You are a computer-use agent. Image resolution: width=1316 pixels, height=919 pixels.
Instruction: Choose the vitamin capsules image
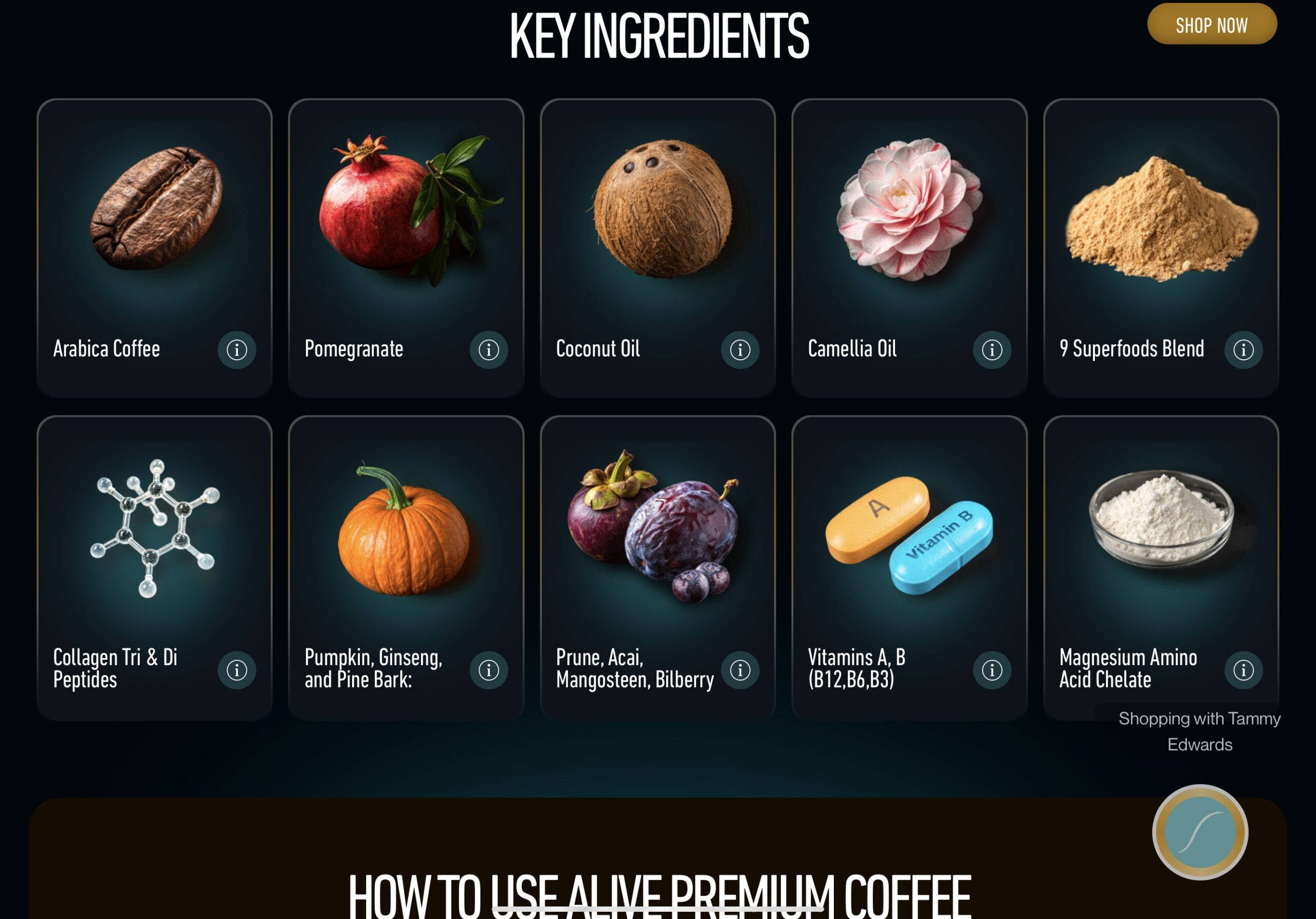[908, 534]
